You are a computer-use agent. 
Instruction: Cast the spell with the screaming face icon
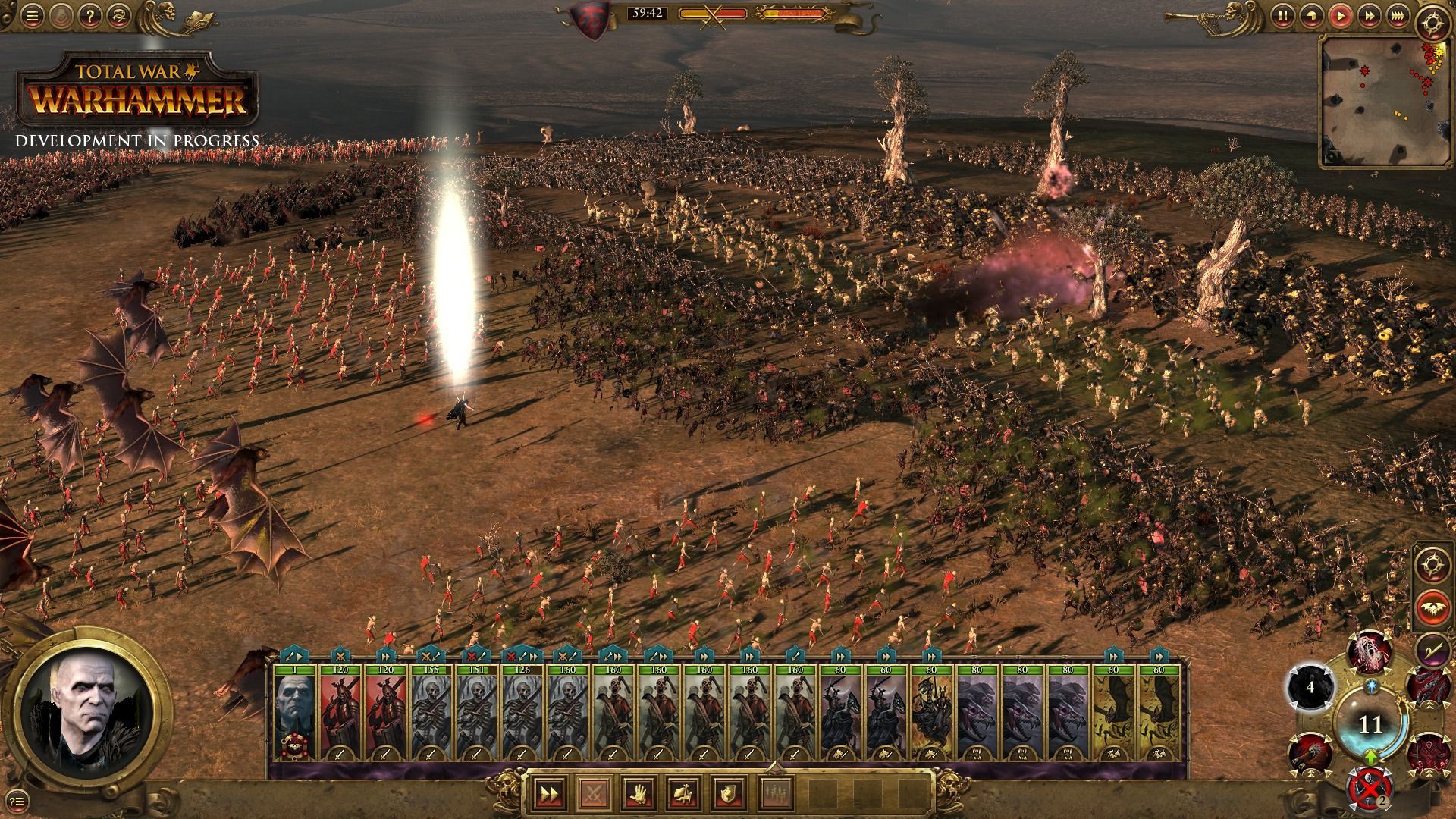point(1370,651)
